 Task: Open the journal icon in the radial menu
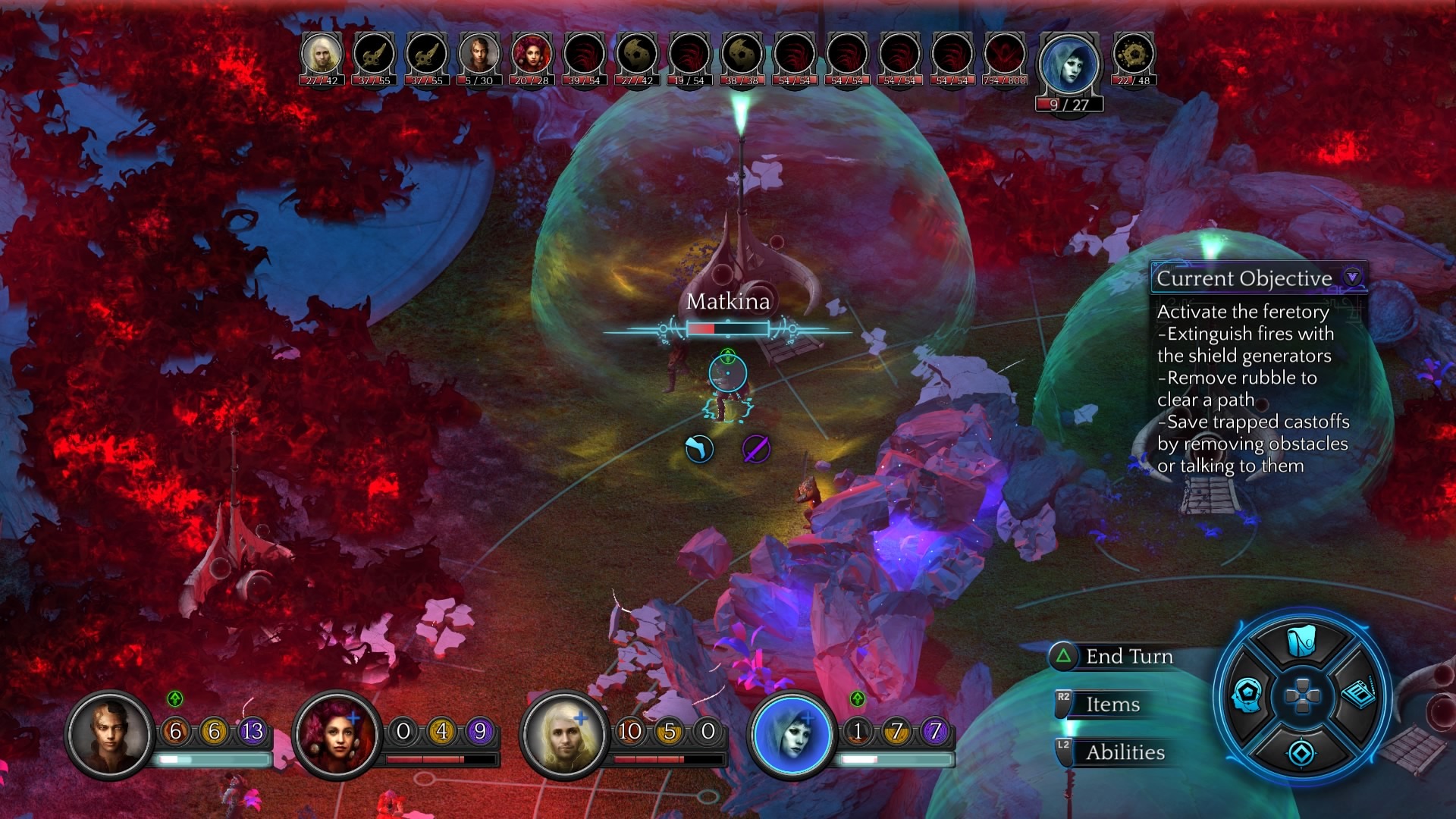click(x=1357, y=694)
